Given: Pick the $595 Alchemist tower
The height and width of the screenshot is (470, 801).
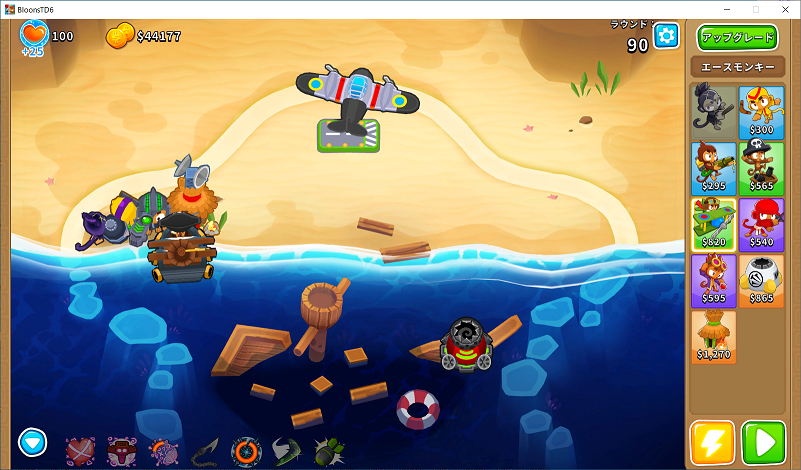Looking at the screenshot, I should pyautogui.click(x=713, y=279).
